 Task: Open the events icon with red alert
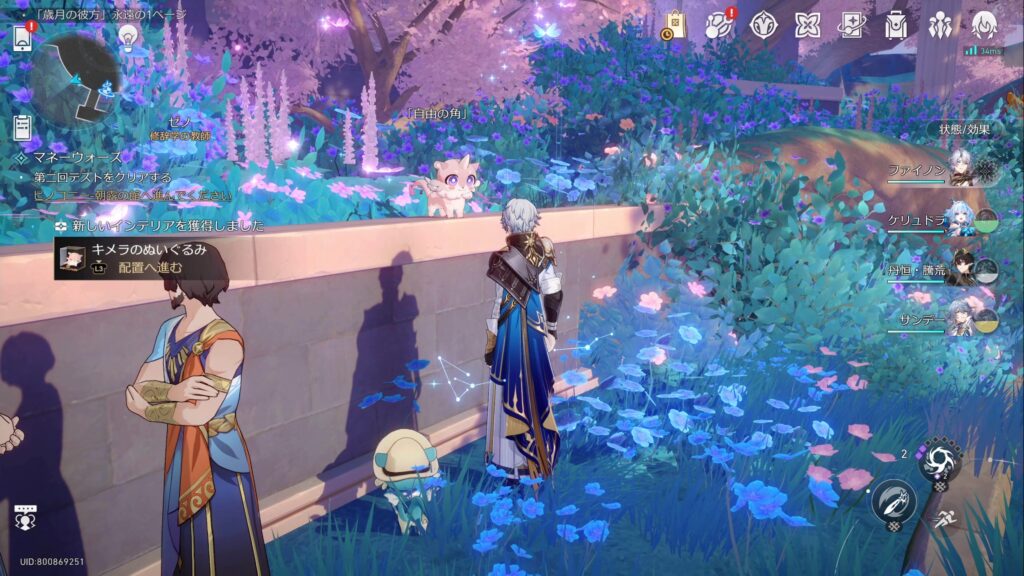(718, 26)
